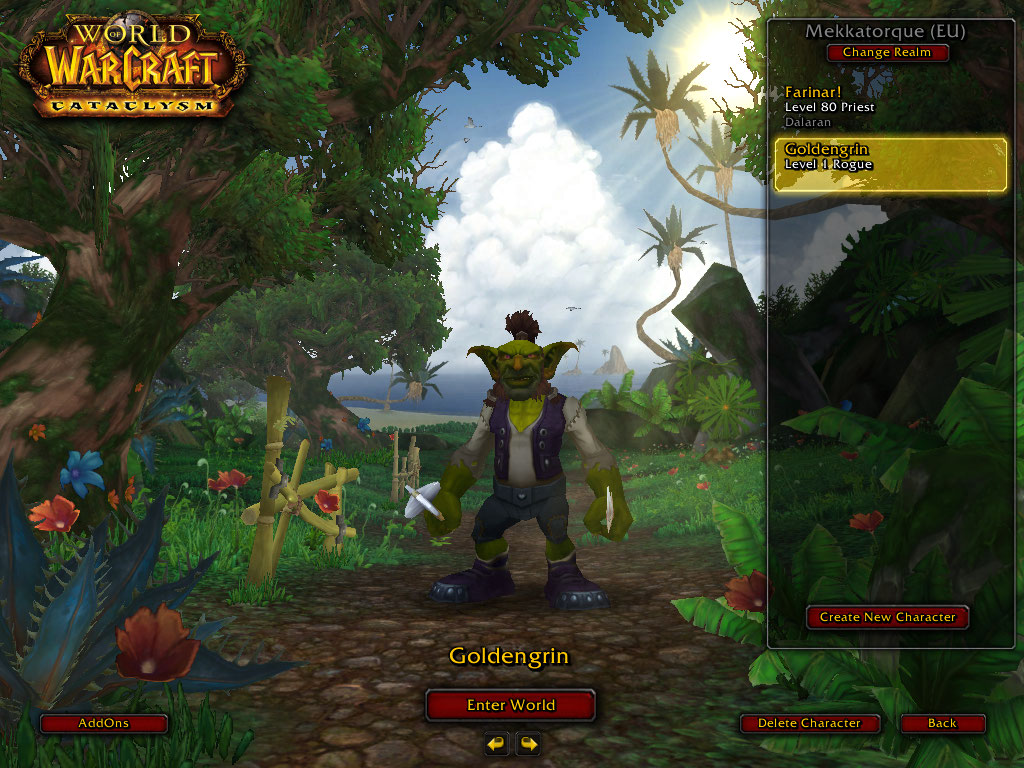Viewport: 1024px width, 768px height.
Task: Select the Farinar Level 80 Priest character
Action: click(888, 106)
